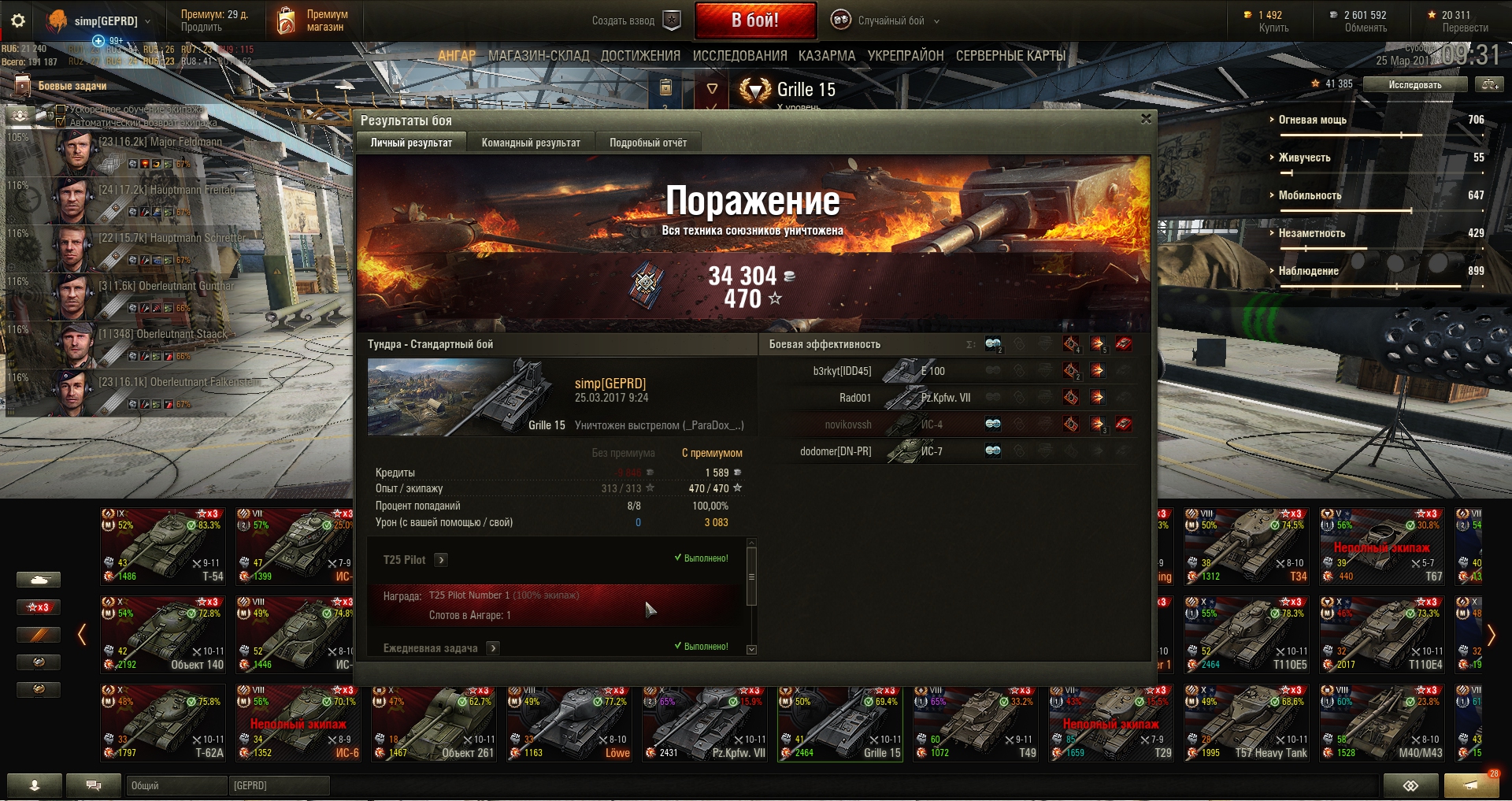Open the settings gear menu
Viewport: 1512px width, 801px height.
(18, 20)
